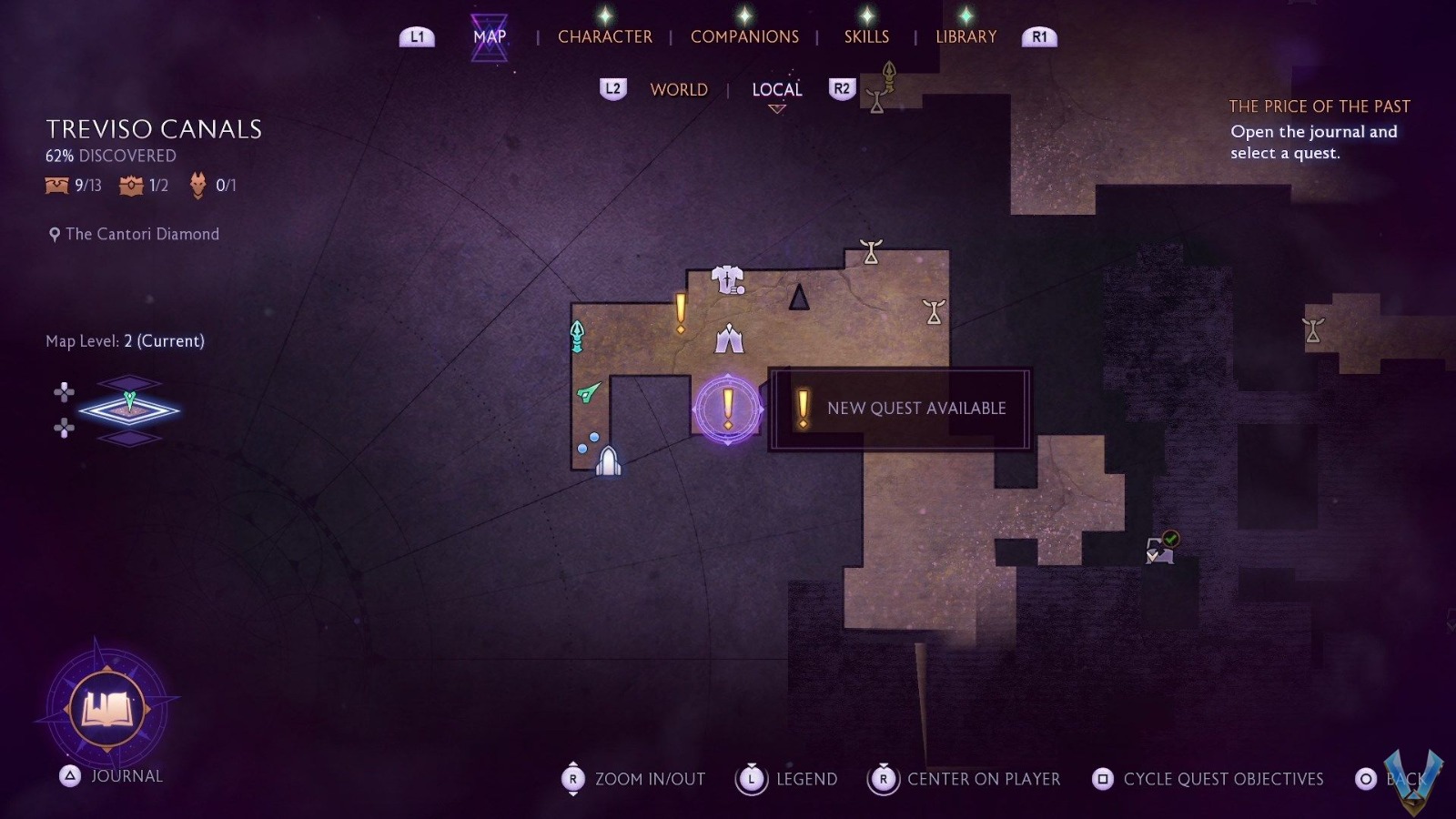Open the Companions tab

click(744, 36)
